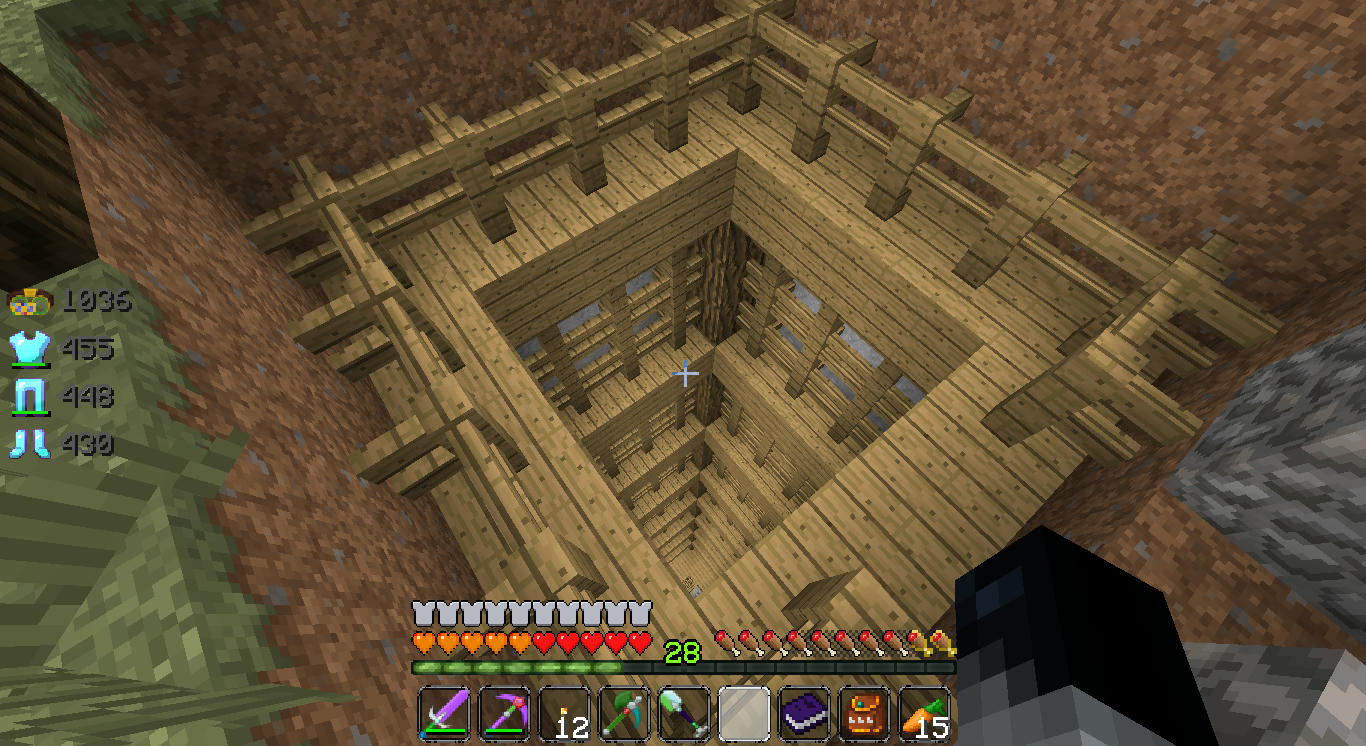Click the armor points bar above health
The height and width of the screenshot is (746, 1366).
click(x=530, y=608)
